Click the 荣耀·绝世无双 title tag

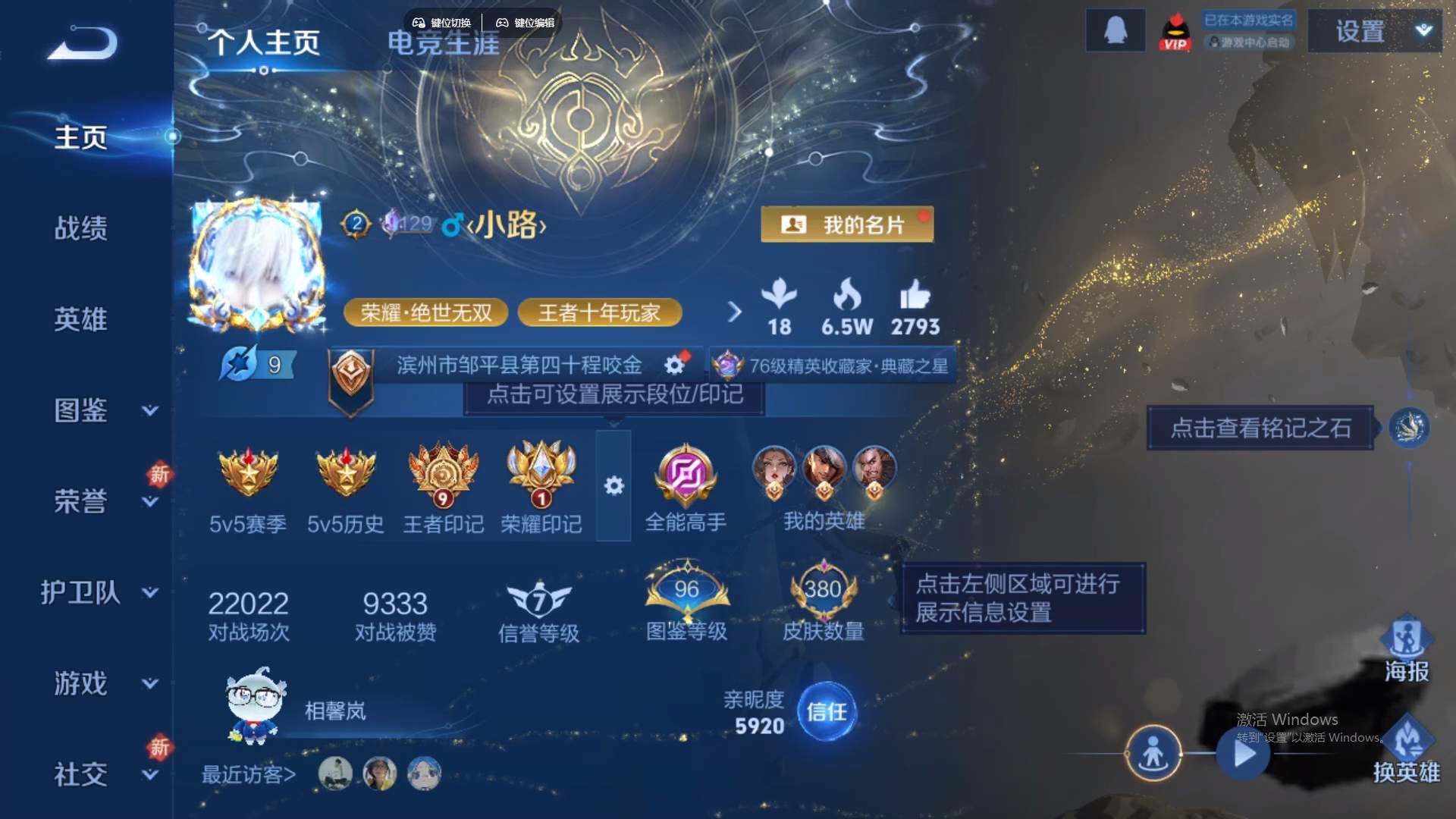[x=425, y=312]
